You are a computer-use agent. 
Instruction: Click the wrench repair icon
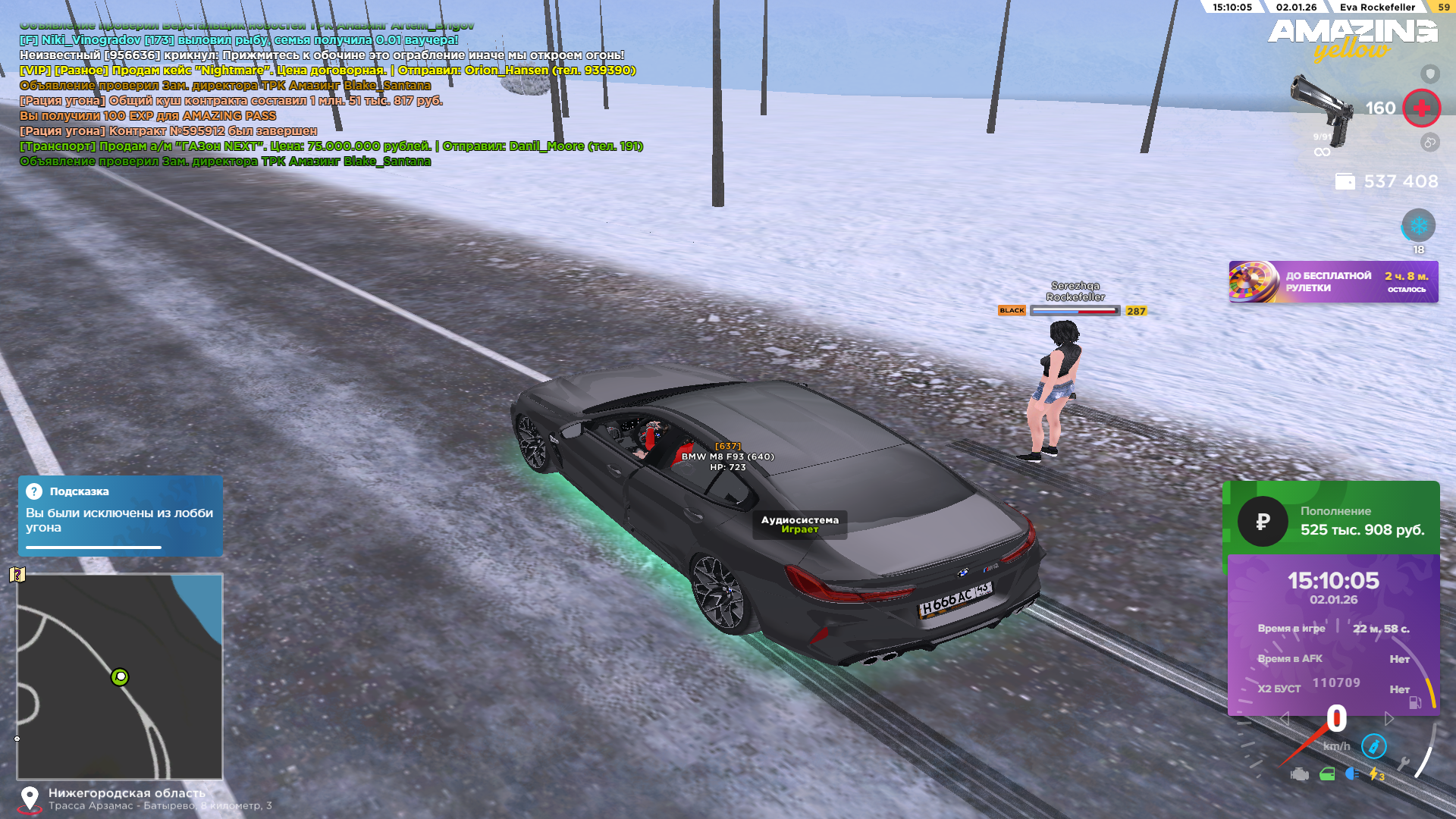pos(1402,764)
